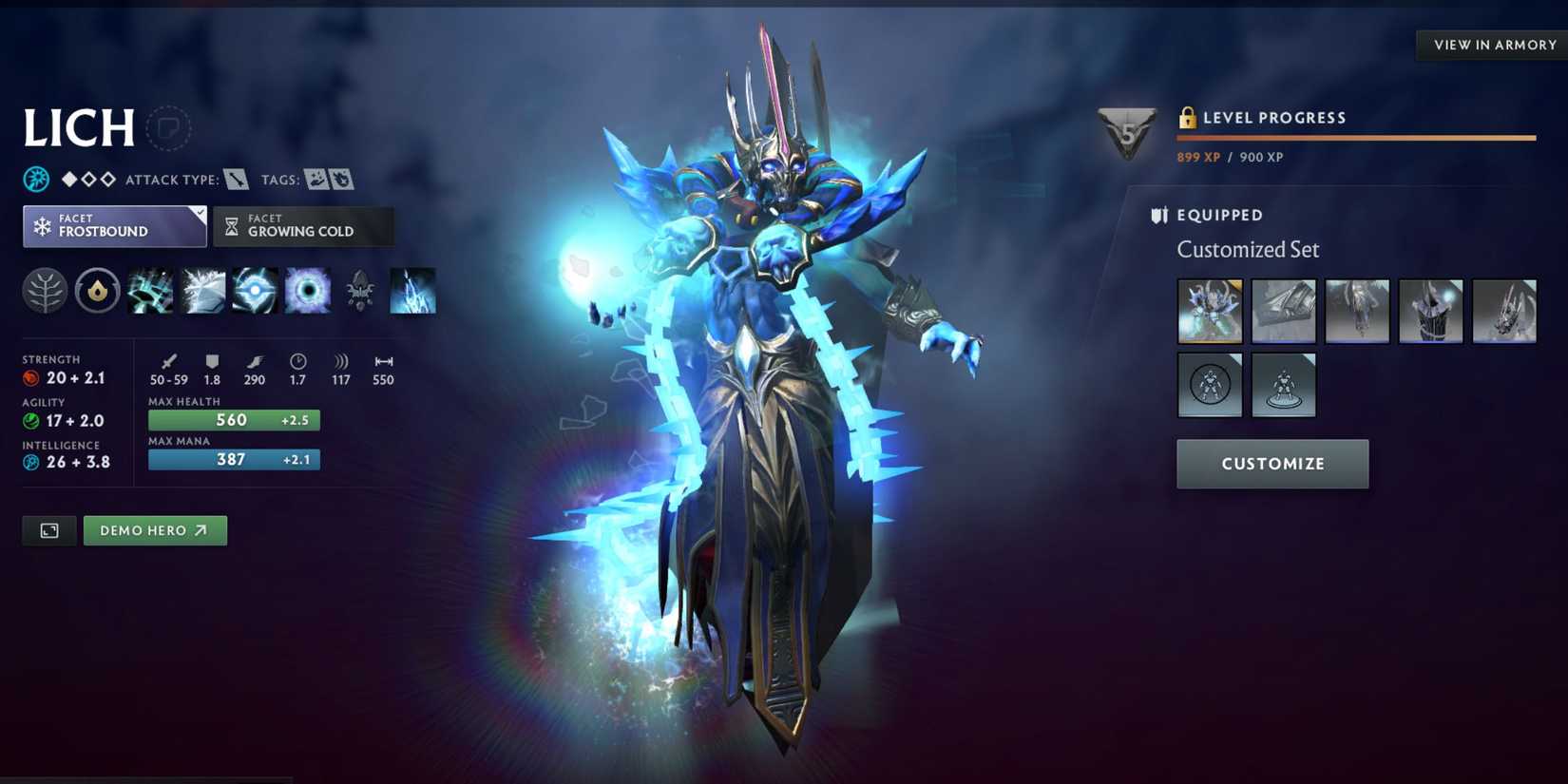Click the talent tree branch icon
The height and width of the screenshot is (784, 1568).
(44, 291)
